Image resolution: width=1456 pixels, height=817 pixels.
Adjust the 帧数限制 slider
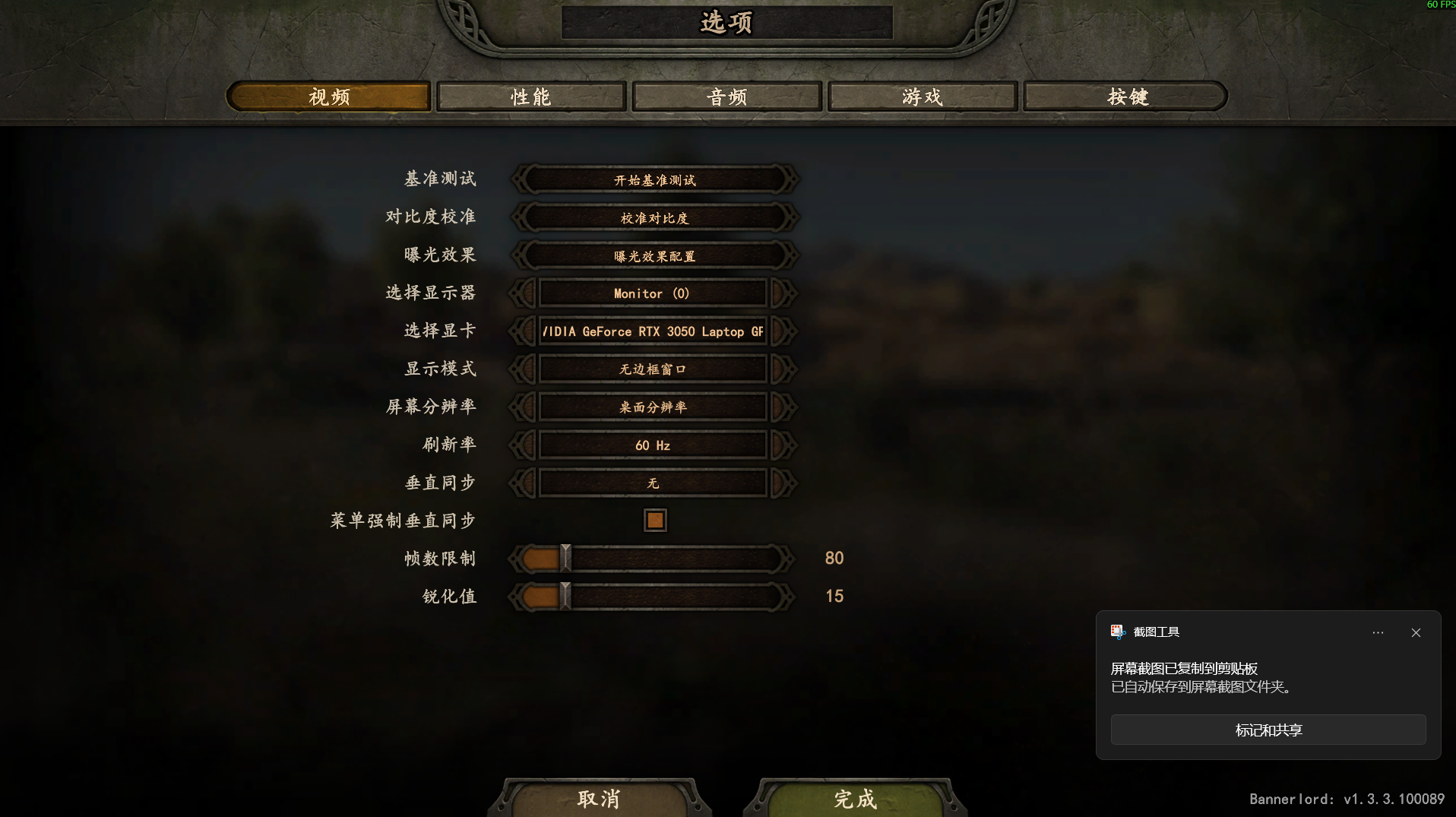pyautogui.click(x=565, y=558)
